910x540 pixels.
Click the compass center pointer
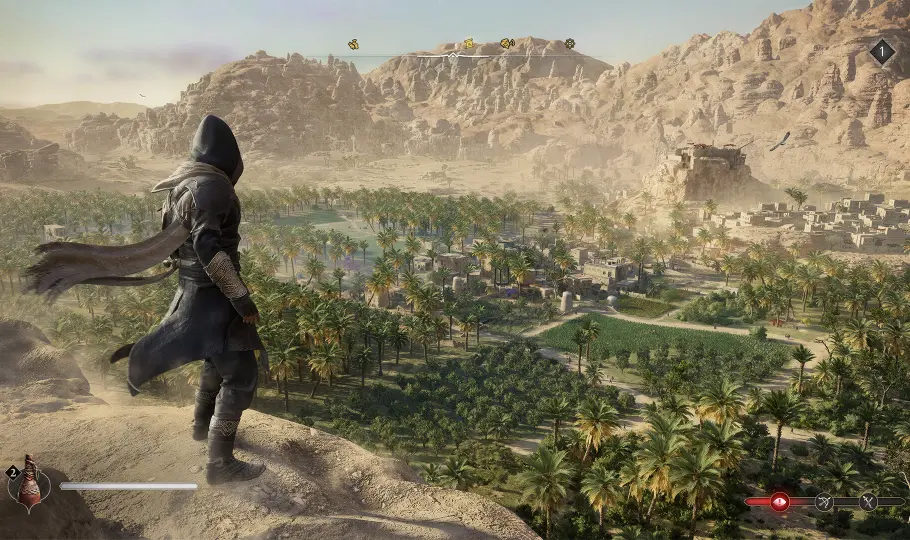(452, 55)
